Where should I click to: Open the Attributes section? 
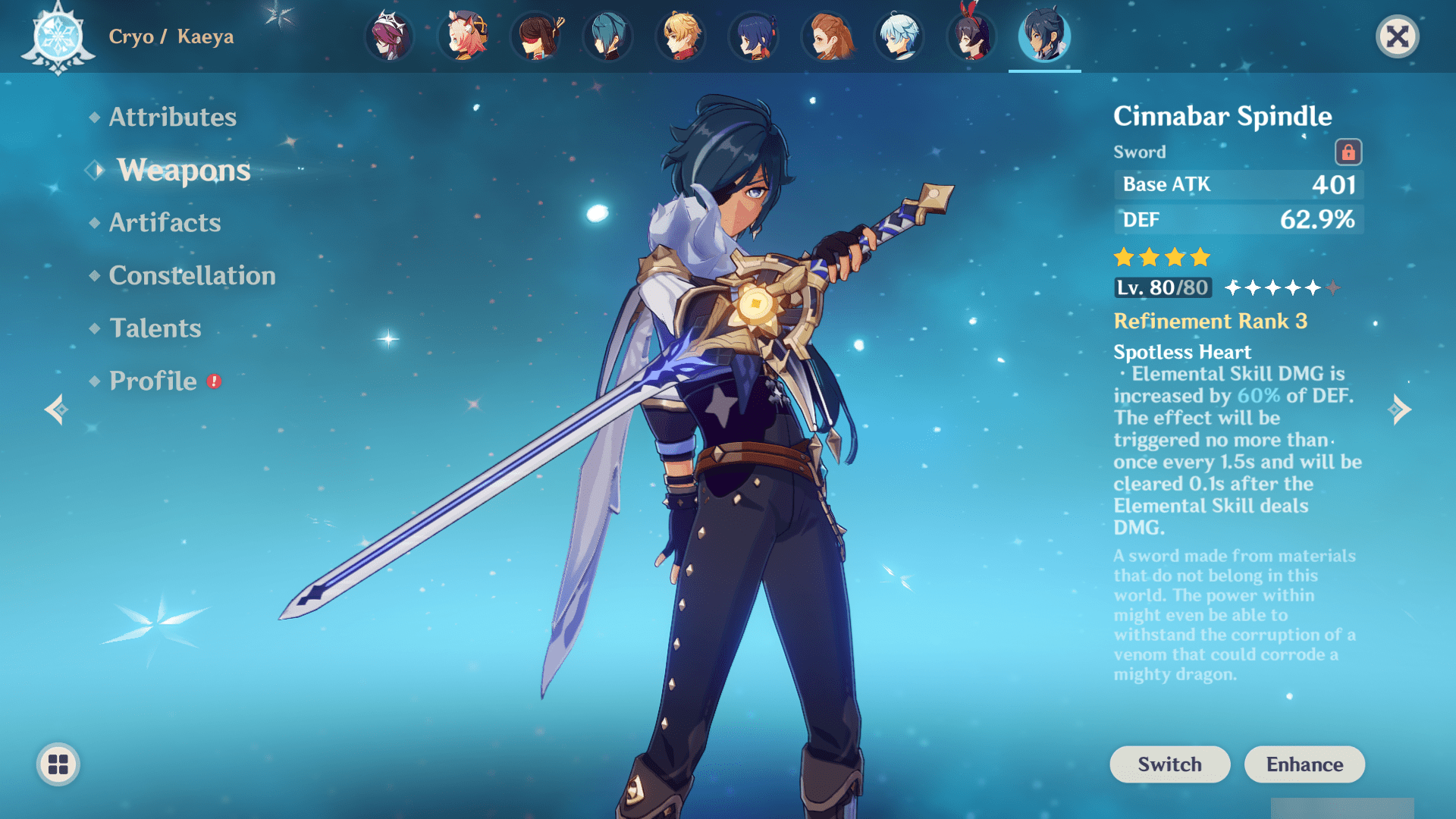[172, 117]
